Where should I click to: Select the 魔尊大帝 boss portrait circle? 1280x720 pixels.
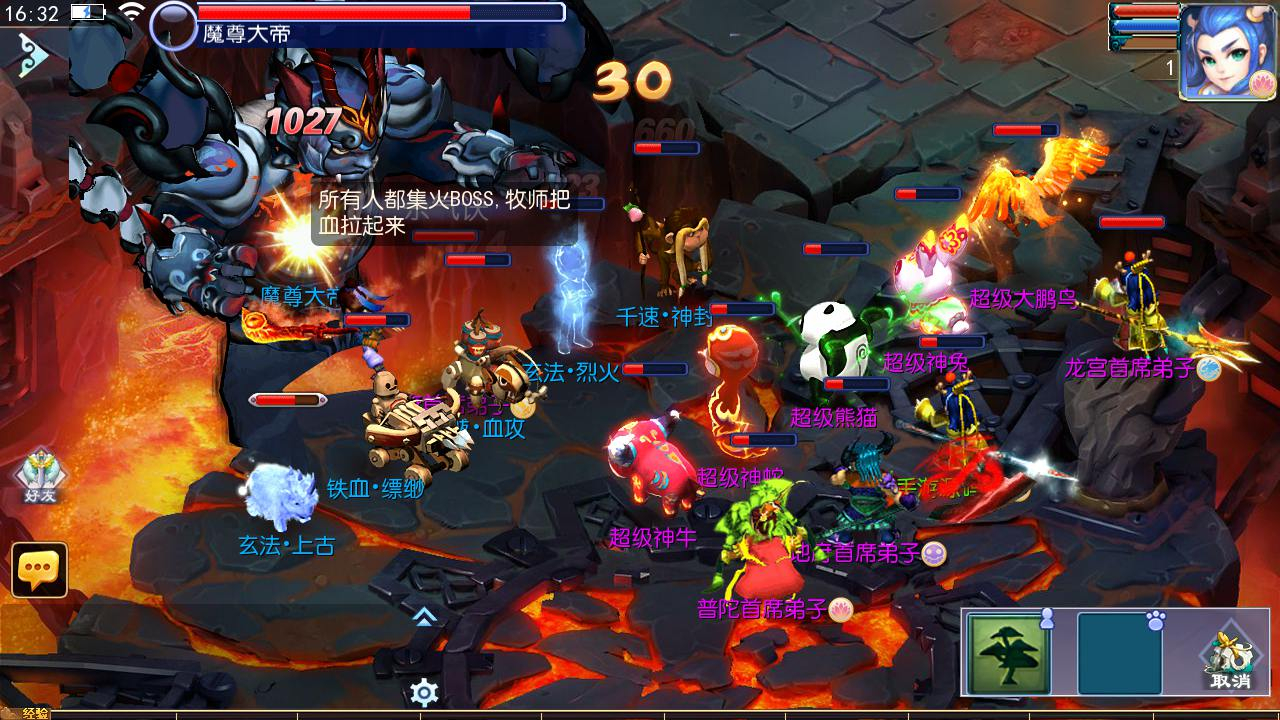pos(173,24)
